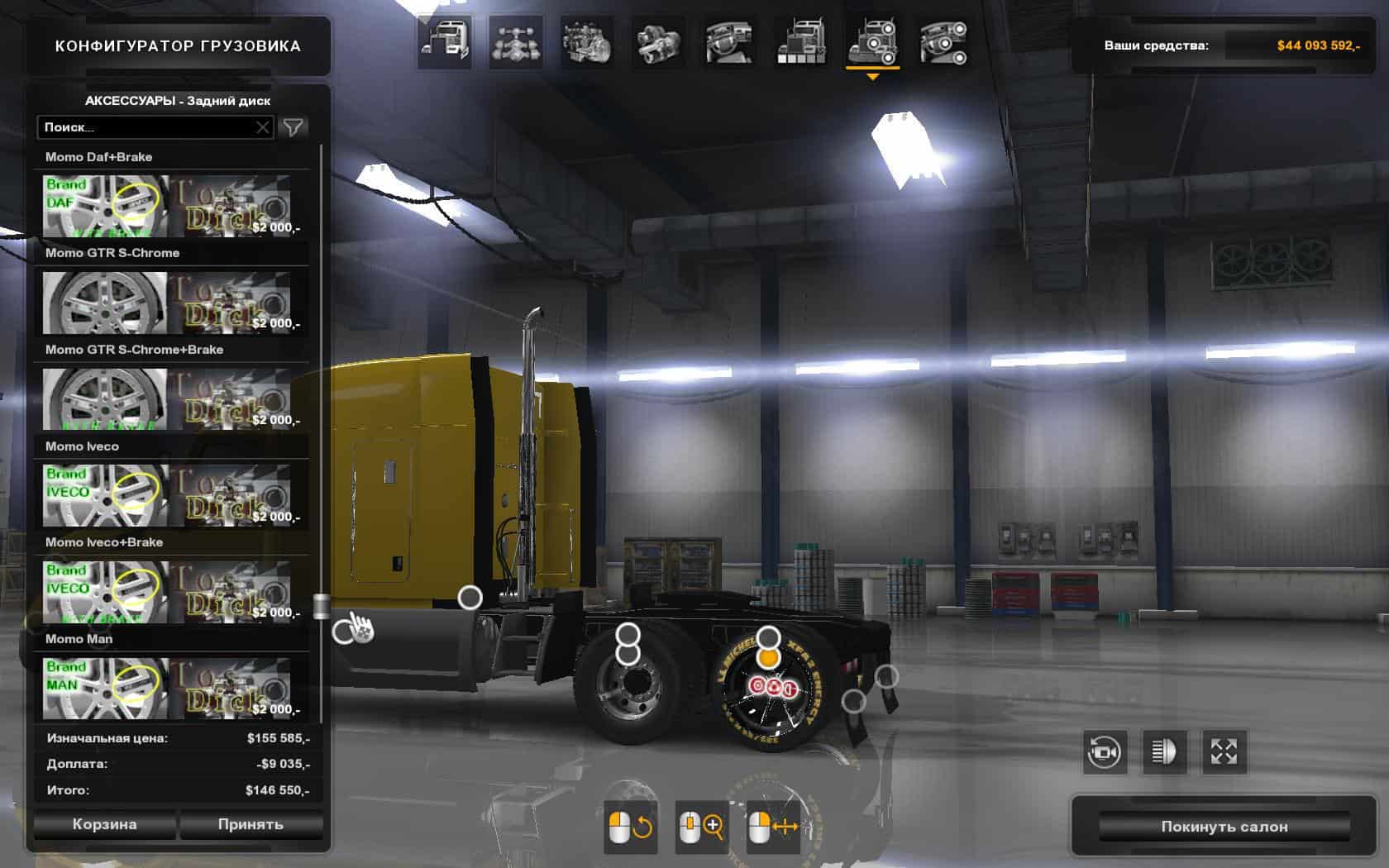Open the accessory filter funnel
The width and height of the screenshot is (1389, 868).
point(294,127)
